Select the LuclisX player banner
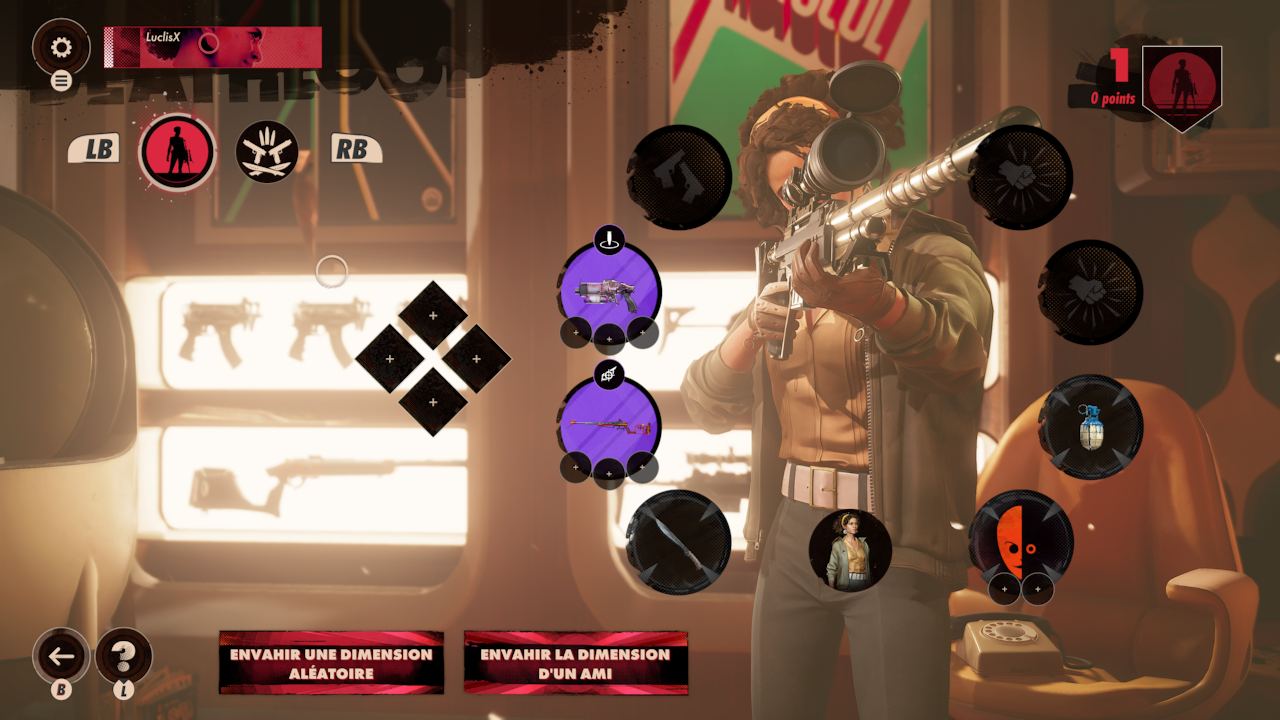Screen dimensions: 1280x720 click(212, 47)
